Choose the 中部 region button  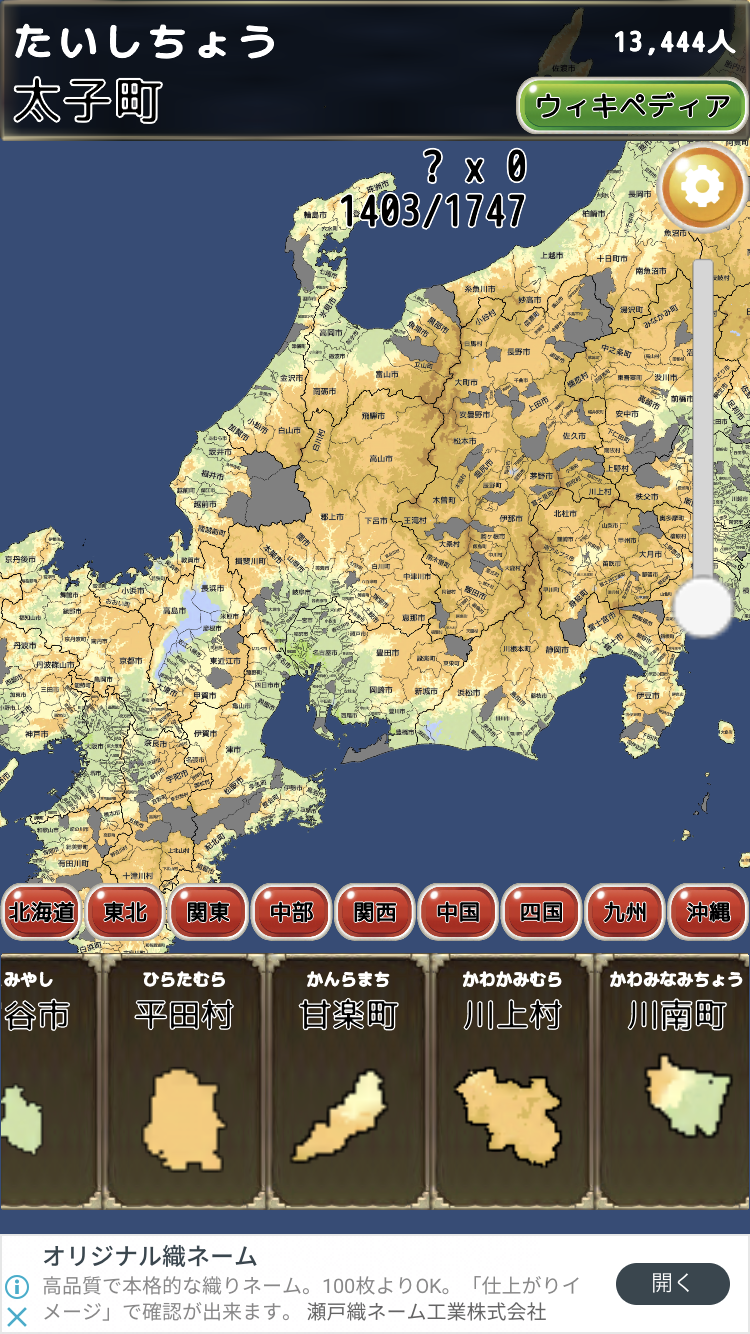[x=291, y=912]
